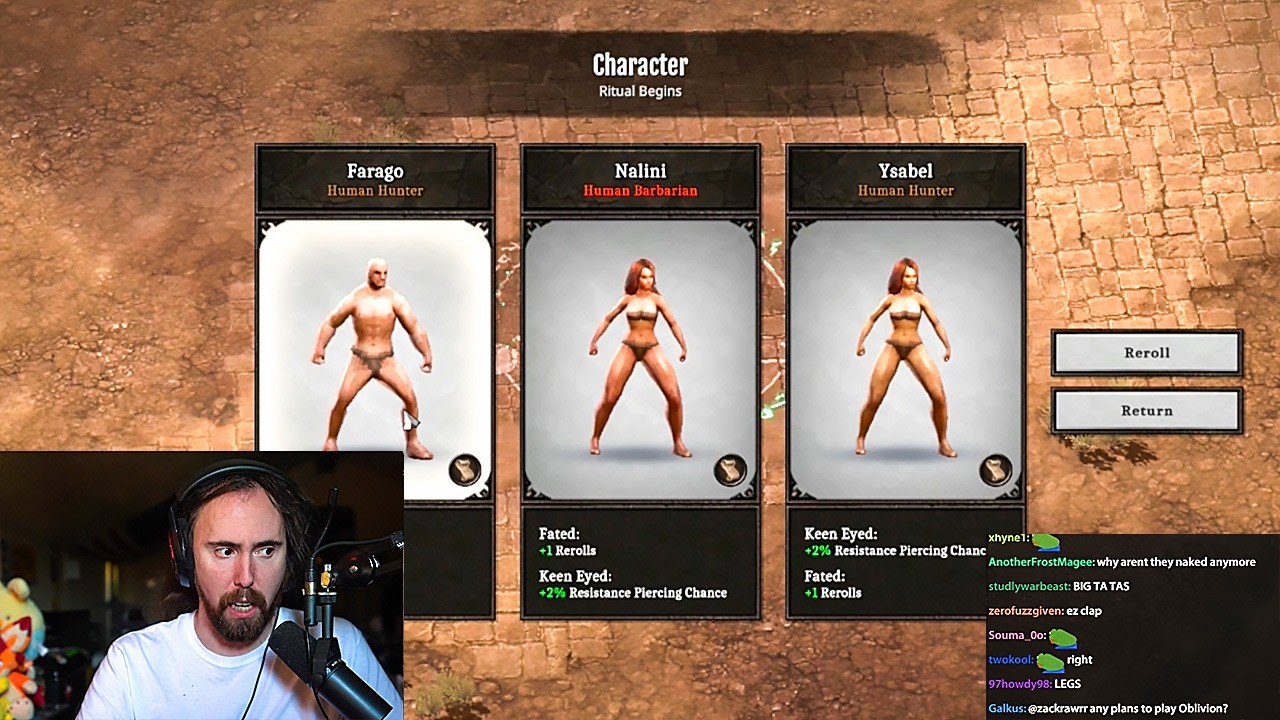
Task: Click the Return button
Action: (x=1146, y=411)
